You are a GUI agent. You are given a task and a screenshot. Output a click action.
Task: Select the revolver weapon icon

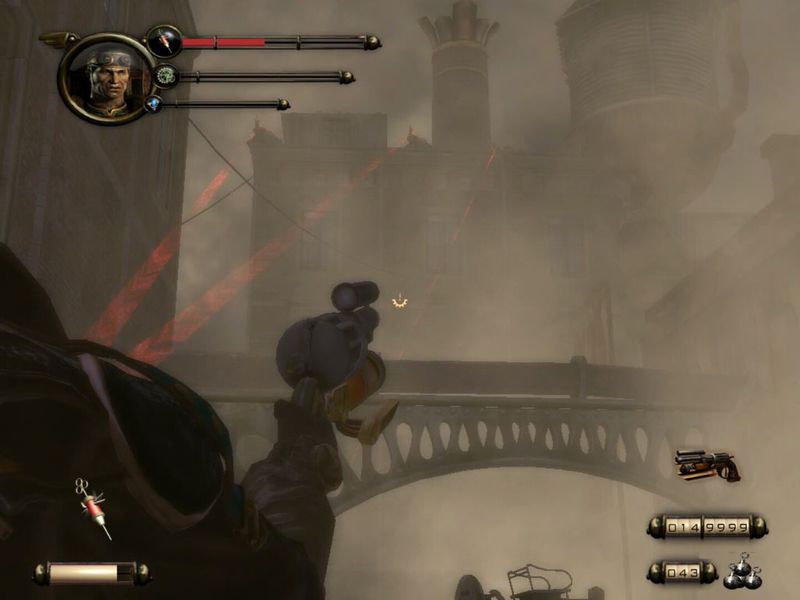(x=706, y=465)
